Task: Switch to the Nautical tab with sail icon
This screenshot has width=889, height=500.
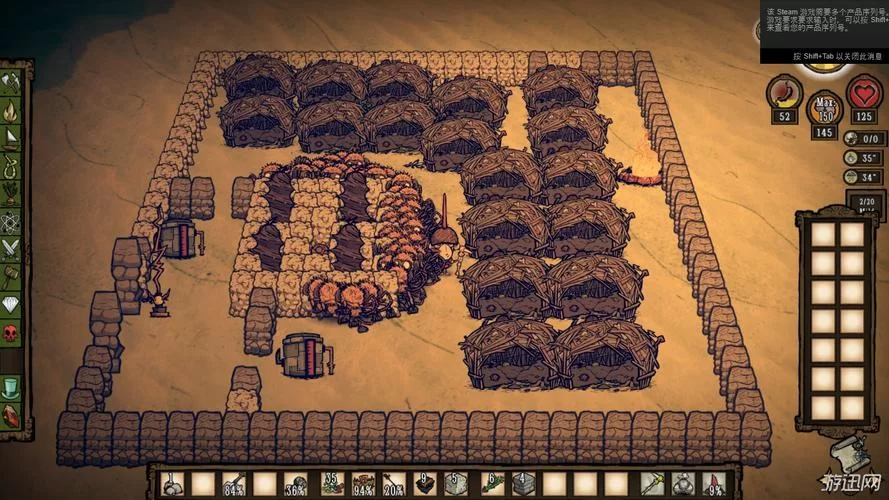Action: pyautogui.click(x=11, y=137)
